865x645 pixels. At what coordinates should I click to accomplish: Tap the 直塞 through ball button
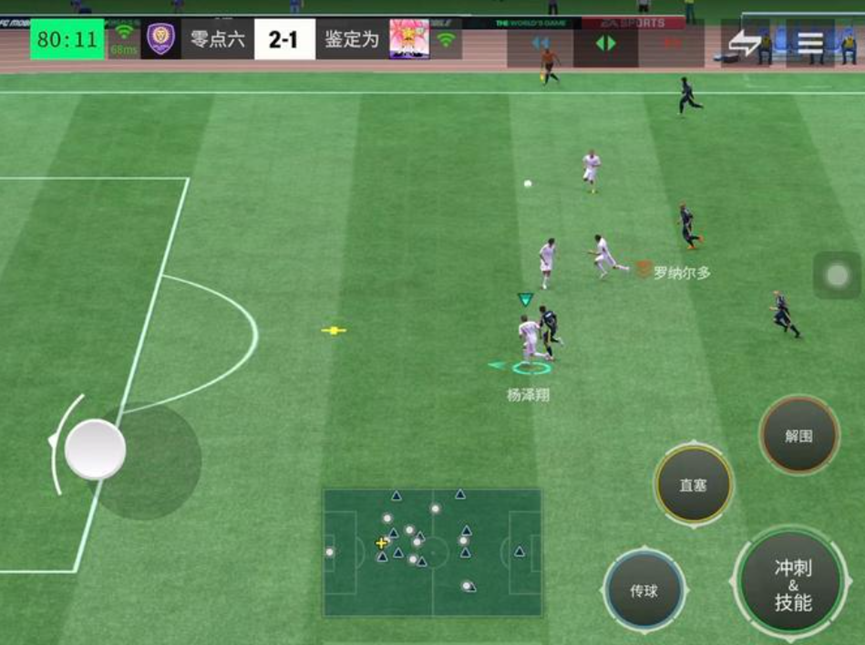[693, 485]
